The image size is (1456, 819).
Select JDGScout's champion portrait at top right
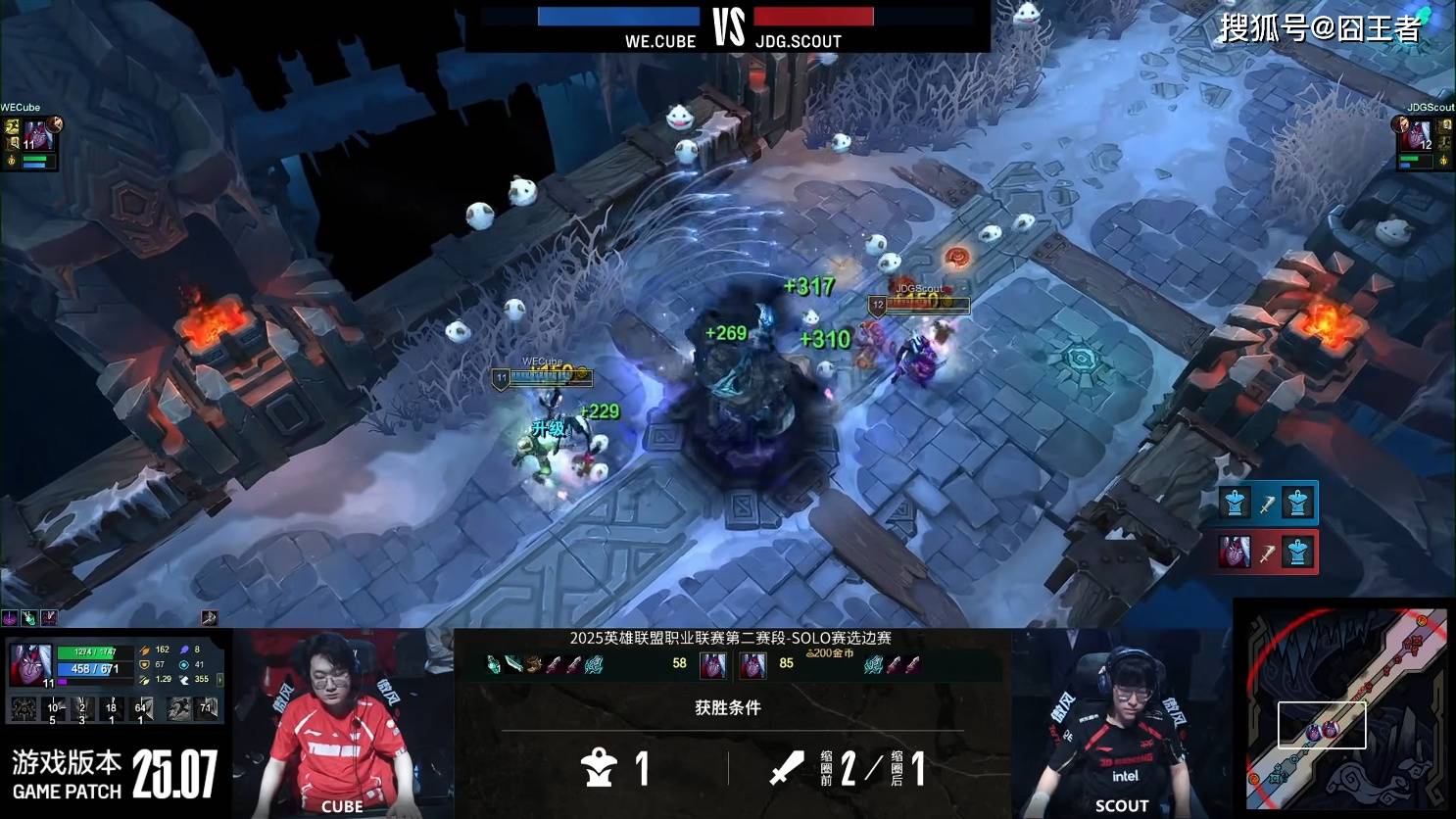(1416, 136)
